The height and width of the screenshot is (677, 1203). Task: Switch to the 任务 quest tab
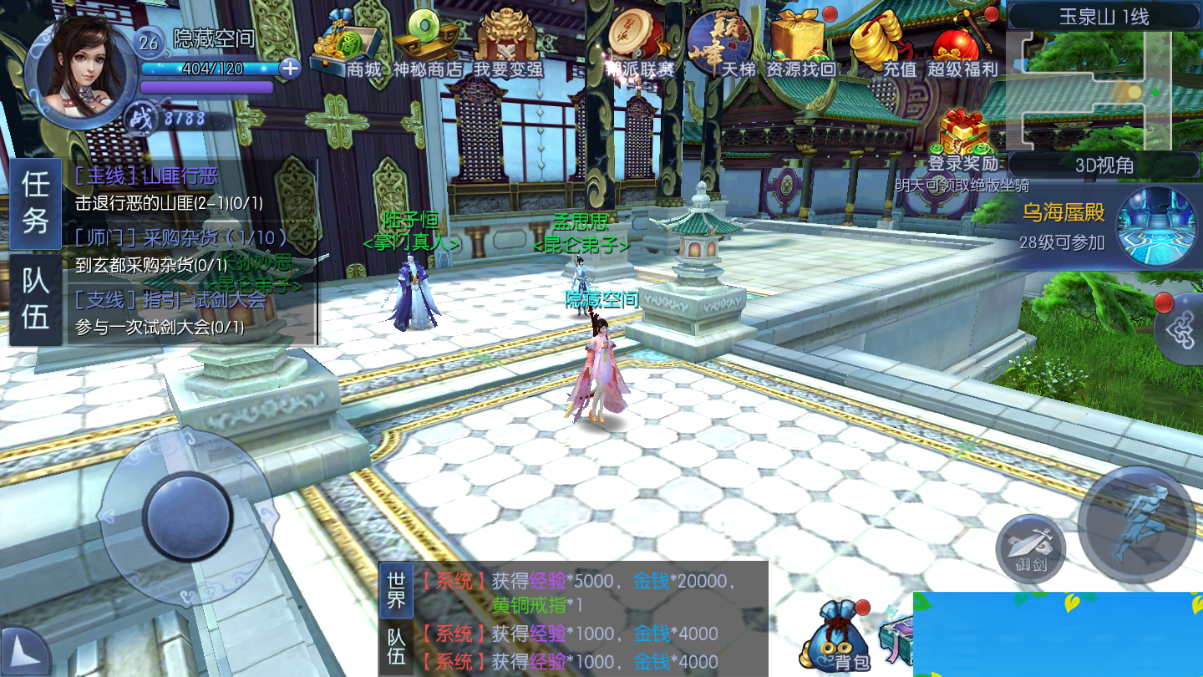coord(36,202)
